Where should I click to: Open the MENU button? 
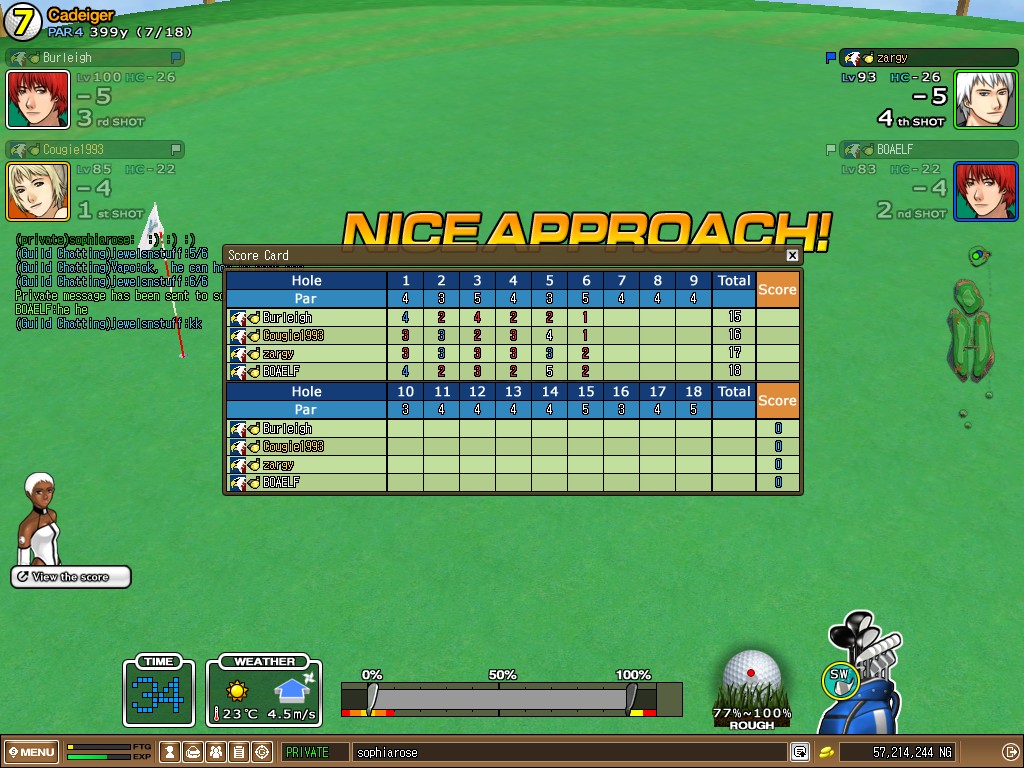coord(31,752)
